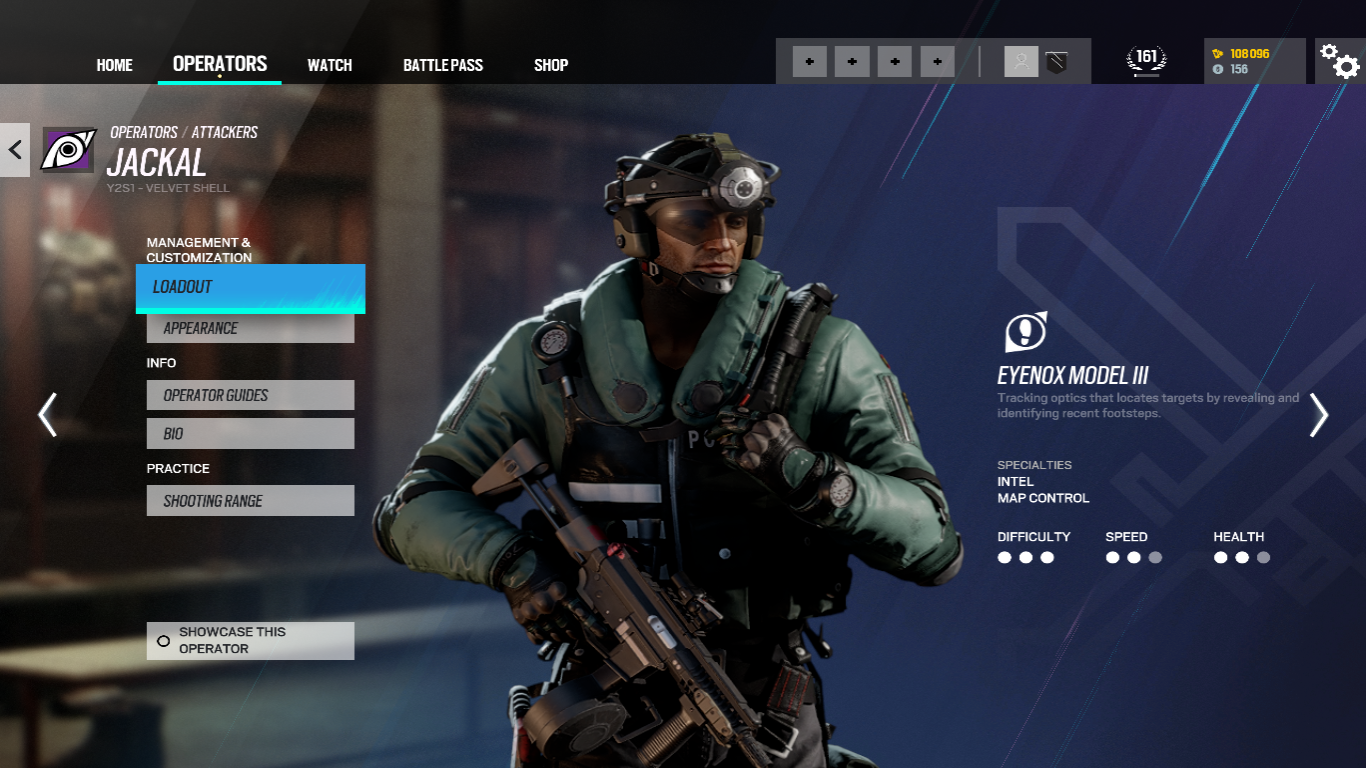The image size is (1366, 768).
Task: Follow the Attackers breadcrumb link
Action: click(224, 132)
